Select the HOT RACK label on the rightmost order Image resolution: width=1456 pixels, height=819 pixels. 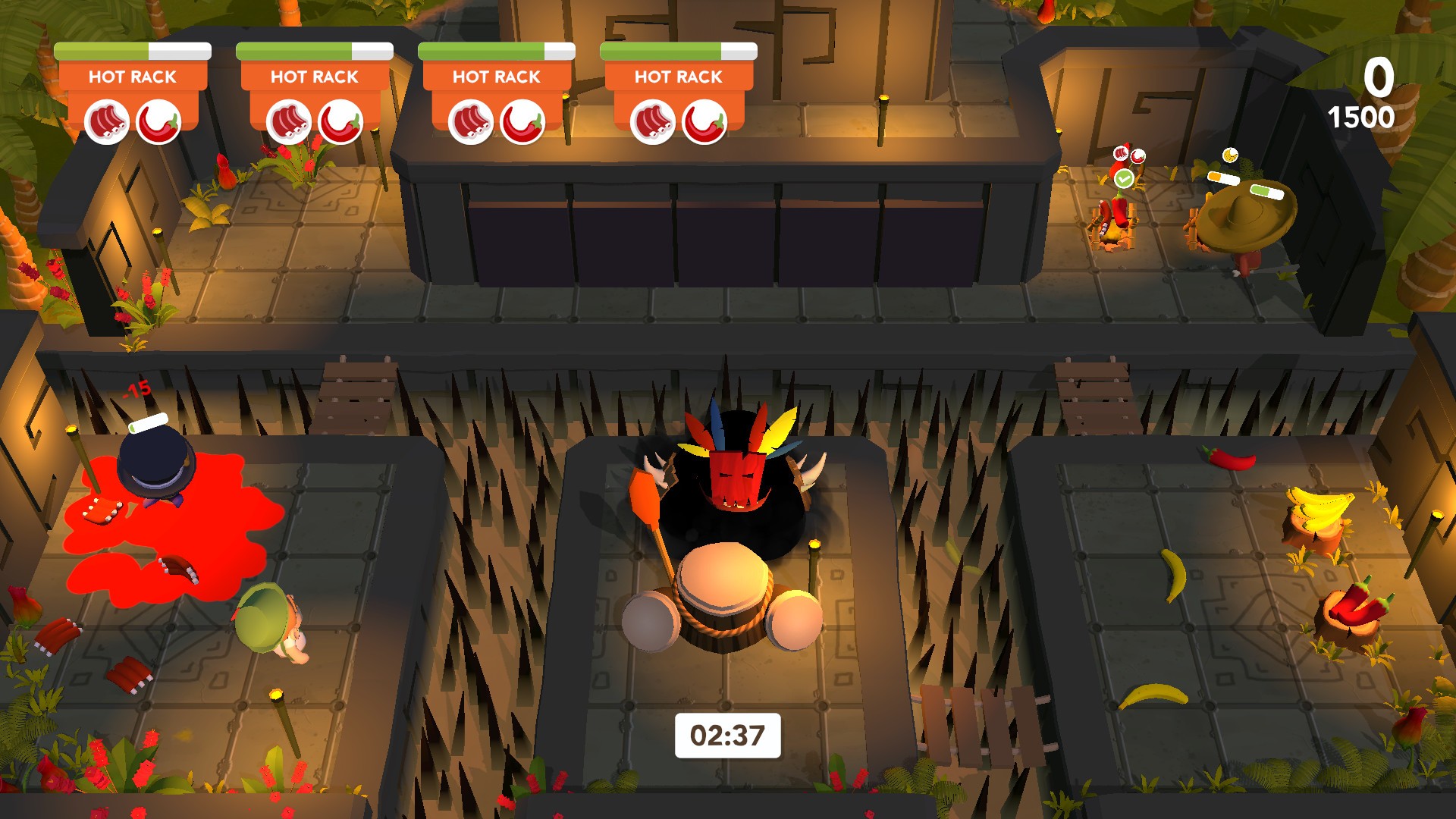679,76
